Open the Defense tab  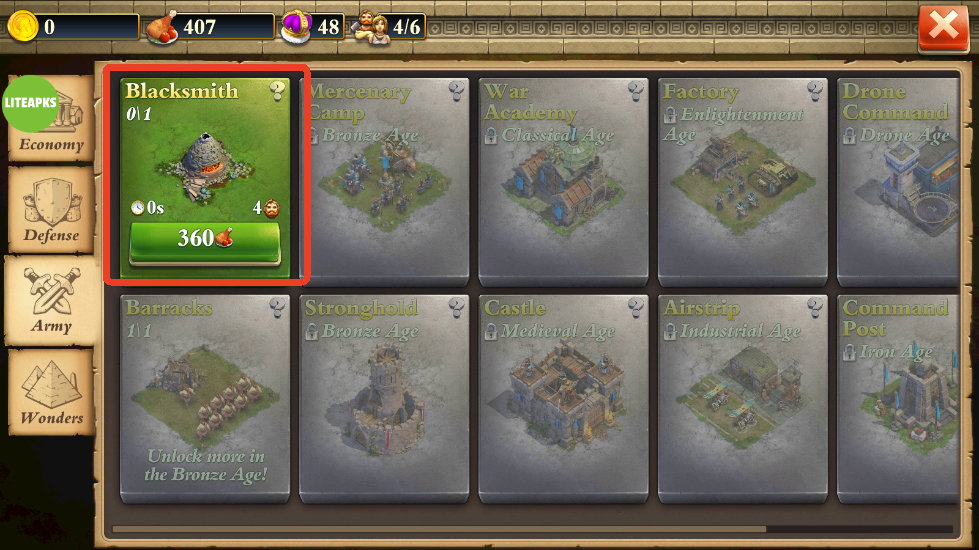51,210
